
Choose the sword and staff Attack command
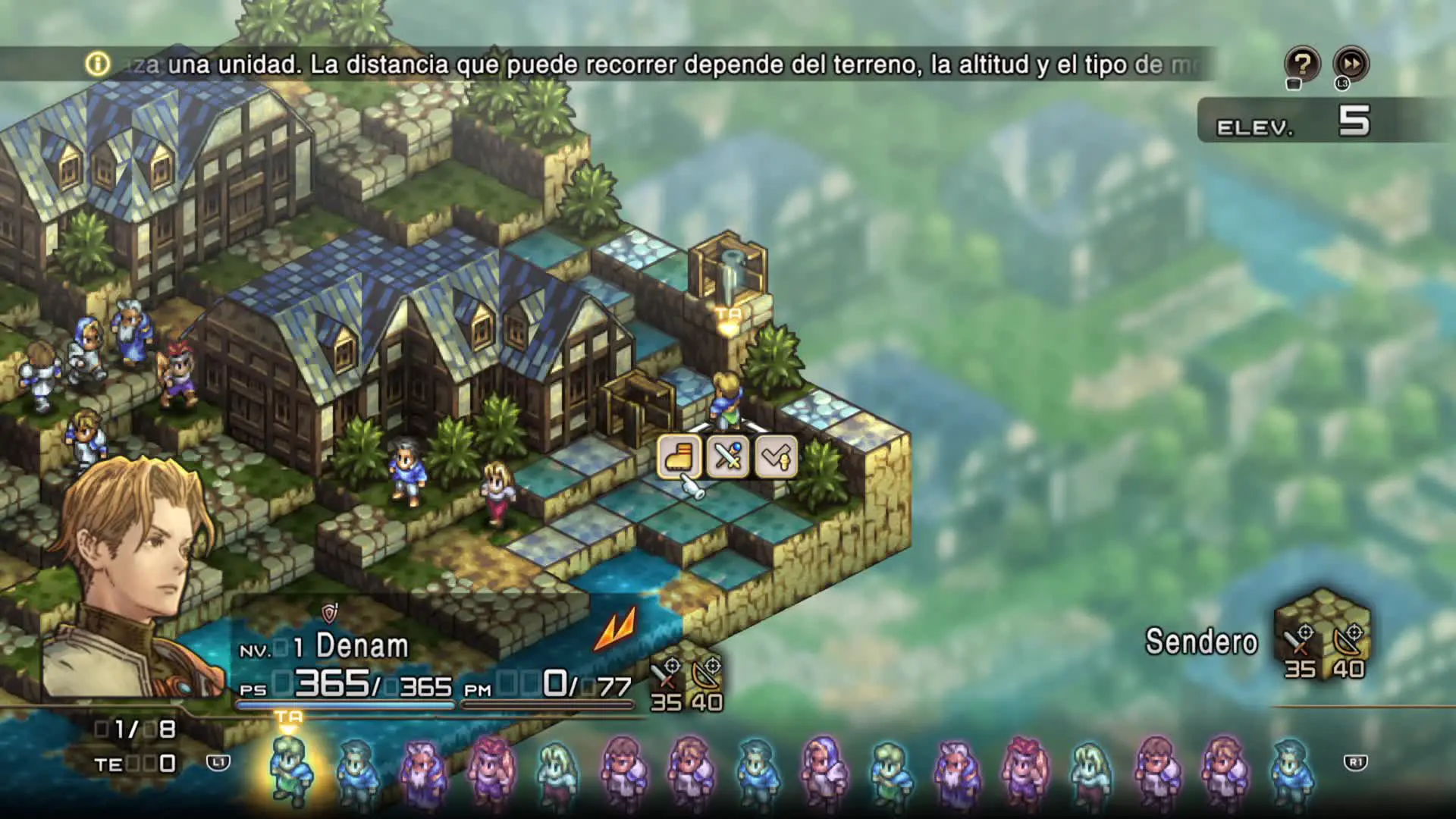(x=727, y=457)
